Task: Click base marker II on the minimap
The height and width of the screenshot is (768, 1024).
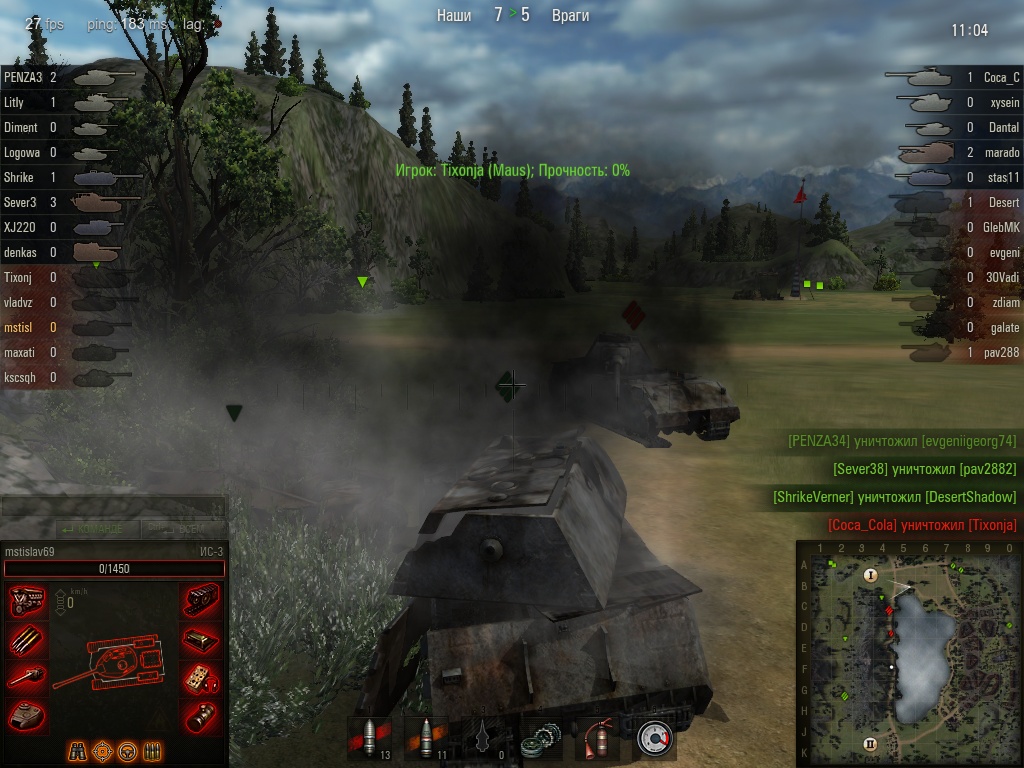Action: point(870,744)
